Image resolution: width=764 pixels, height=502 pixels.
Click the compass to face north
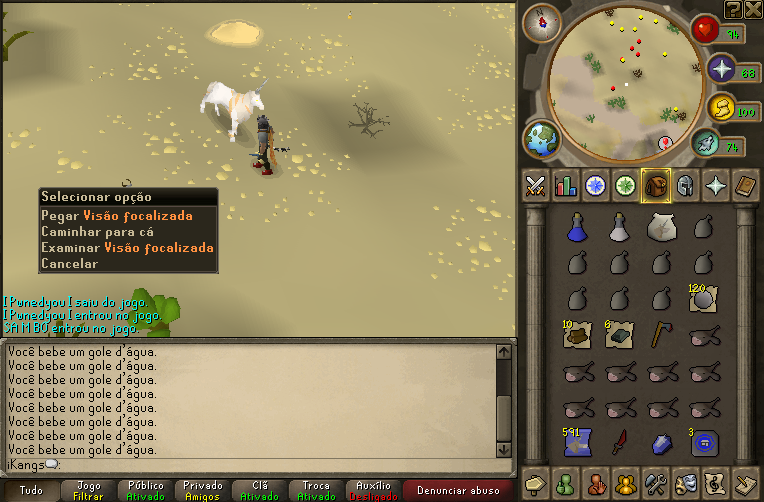pyautogui.click(x=542, y=20)
